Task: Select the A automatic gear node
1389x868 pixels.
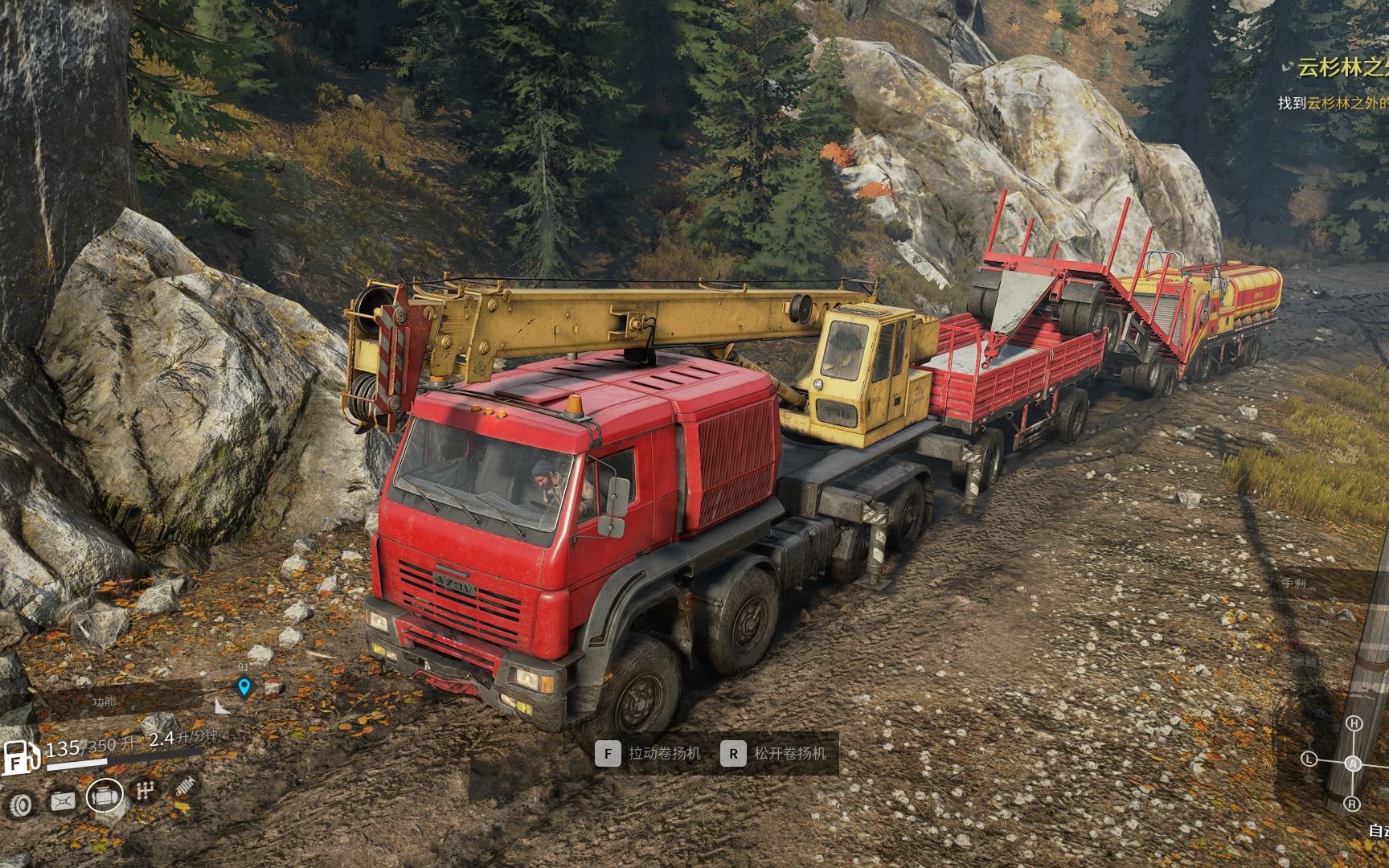Action: click(1354, 764)
